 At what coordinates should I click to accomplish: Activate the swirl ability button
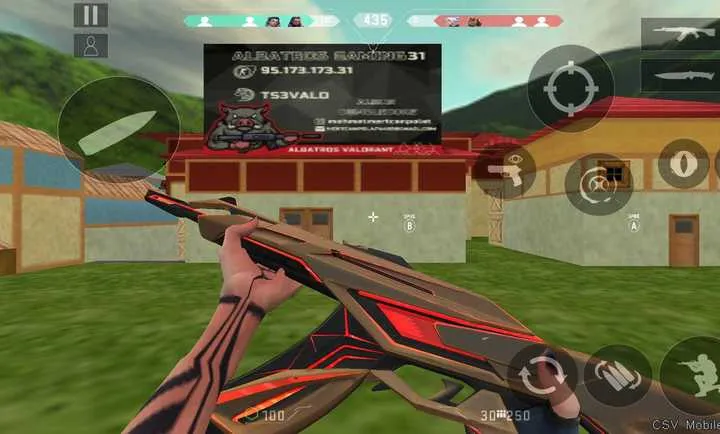pyautogui.click(x=598, y=183)
